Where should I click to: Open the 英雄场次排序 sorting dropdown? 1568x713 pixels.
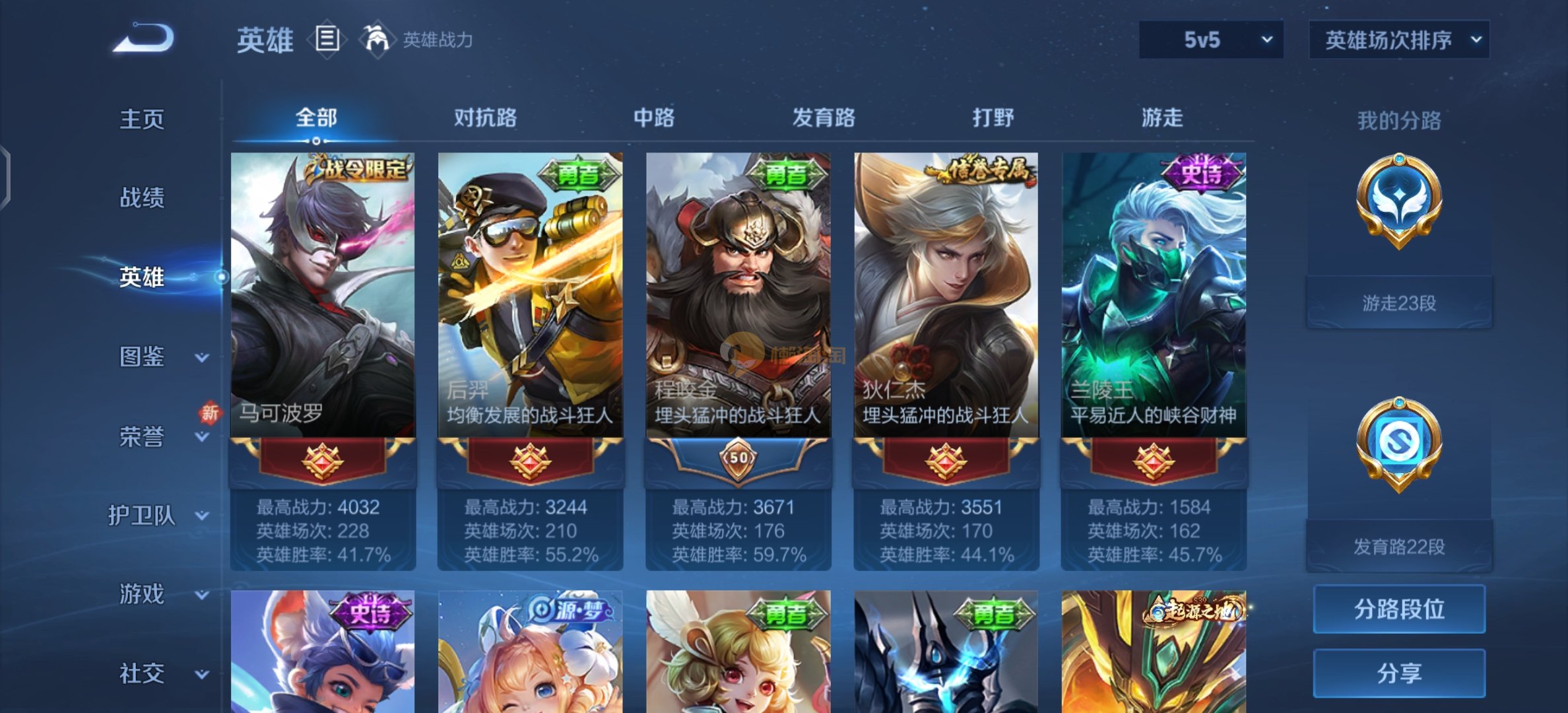pos(1398,40)
